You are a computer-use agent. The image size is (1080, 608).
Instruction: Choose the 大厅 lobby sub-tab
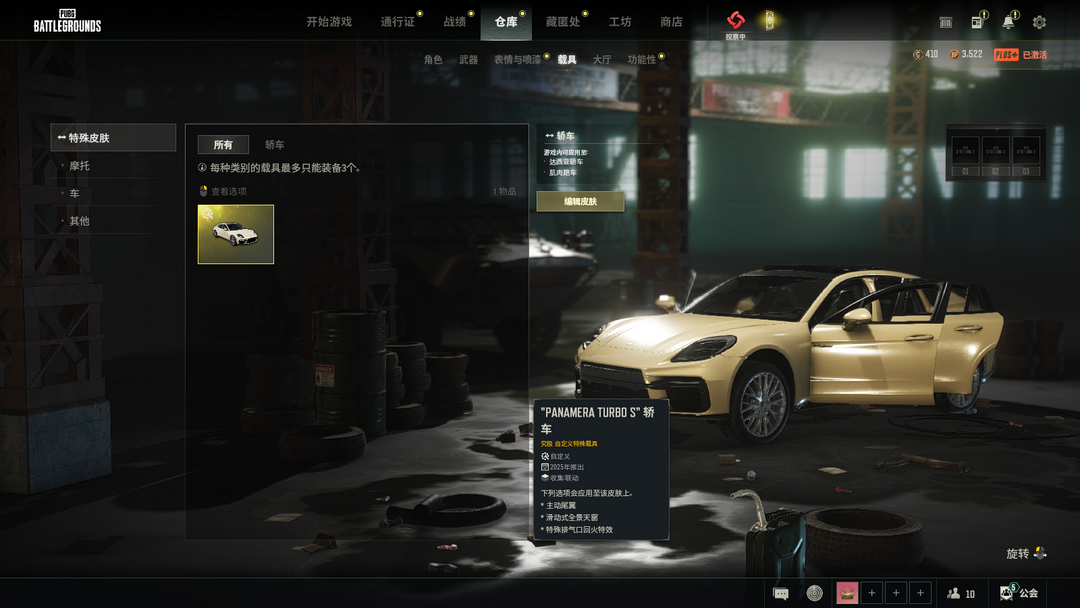click(602, 60)
